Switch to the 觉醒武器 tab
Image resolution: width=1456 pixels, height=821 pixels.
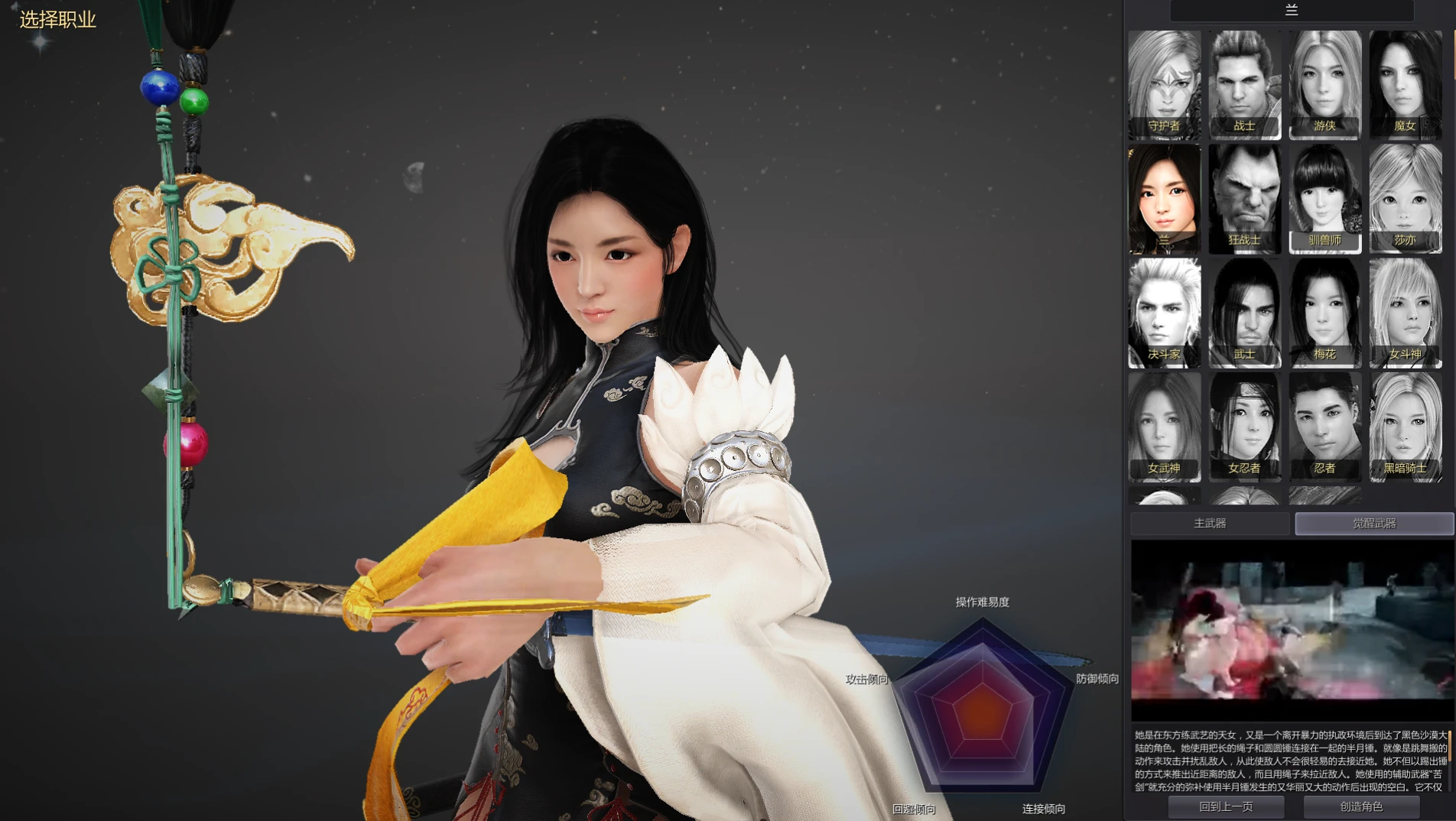click(1374, 524)
